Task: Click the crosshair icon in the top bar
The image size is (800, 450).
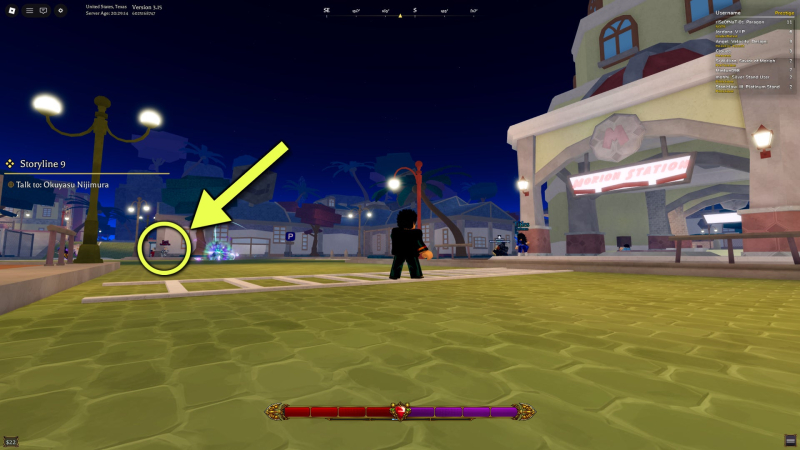Action: pyautogui.click(x=61, y=10)
